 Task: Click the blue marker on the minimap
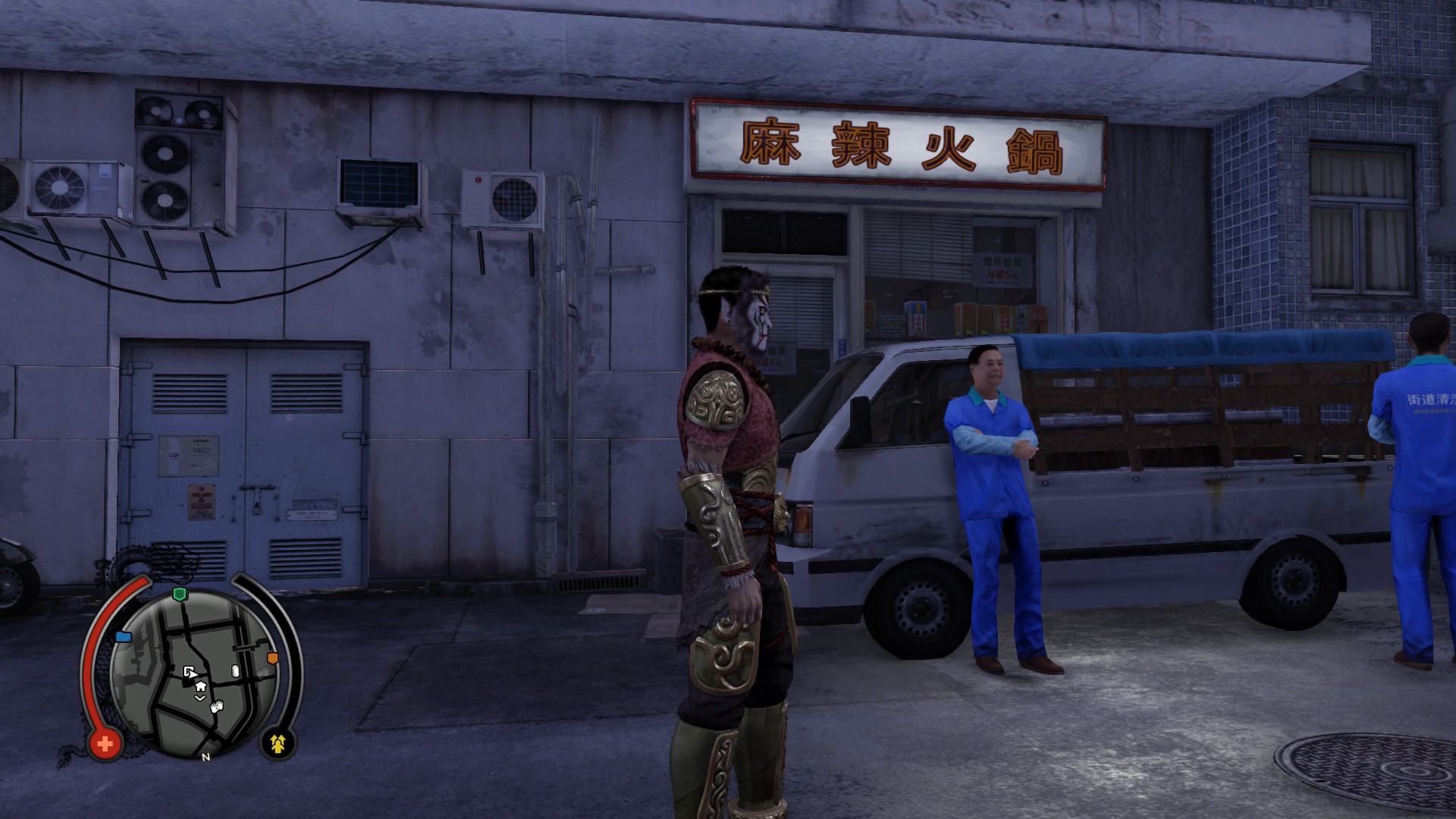tap(124, 638)
